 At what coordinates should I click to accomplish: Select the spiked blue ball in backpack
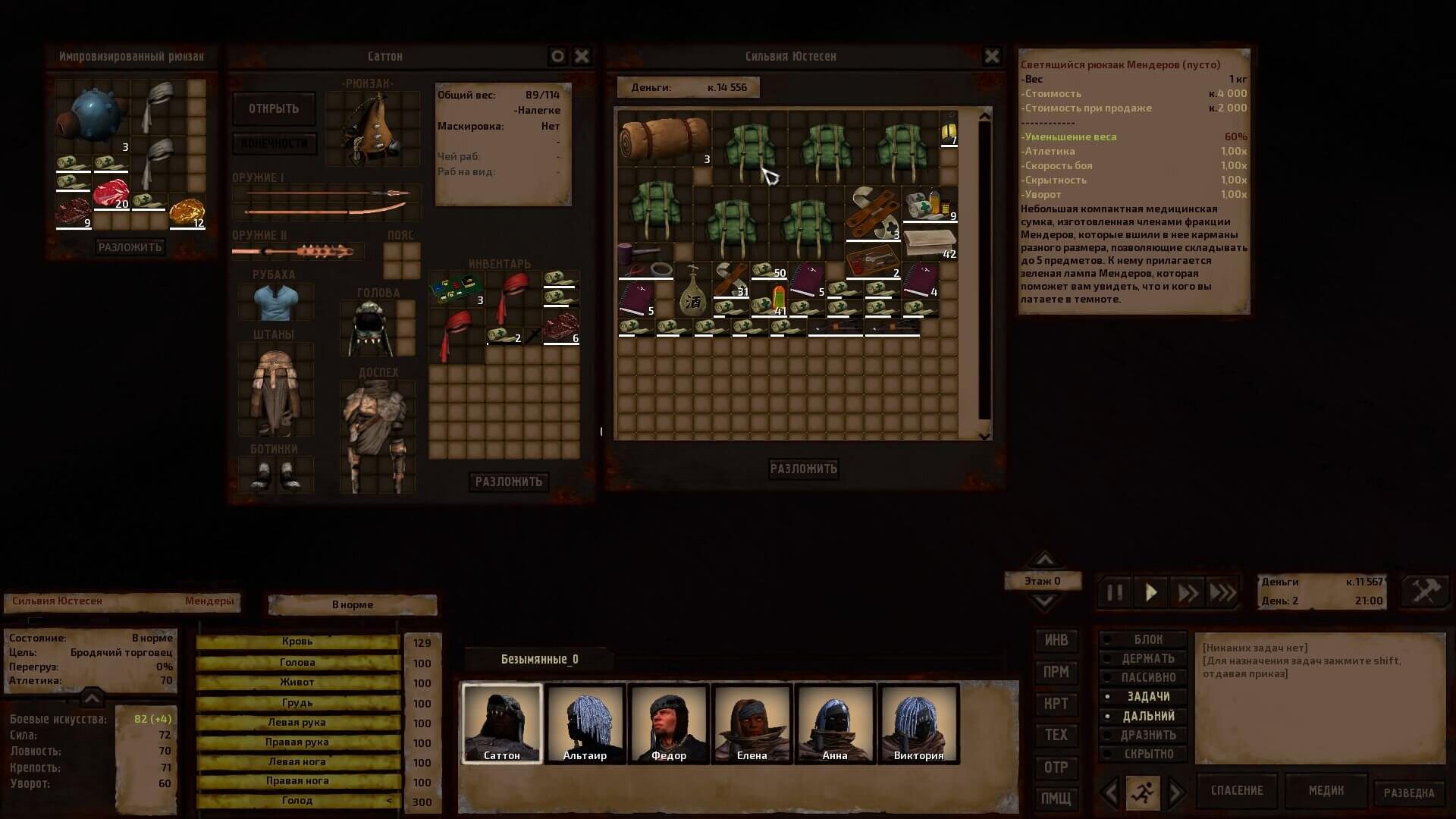[93, 115]
